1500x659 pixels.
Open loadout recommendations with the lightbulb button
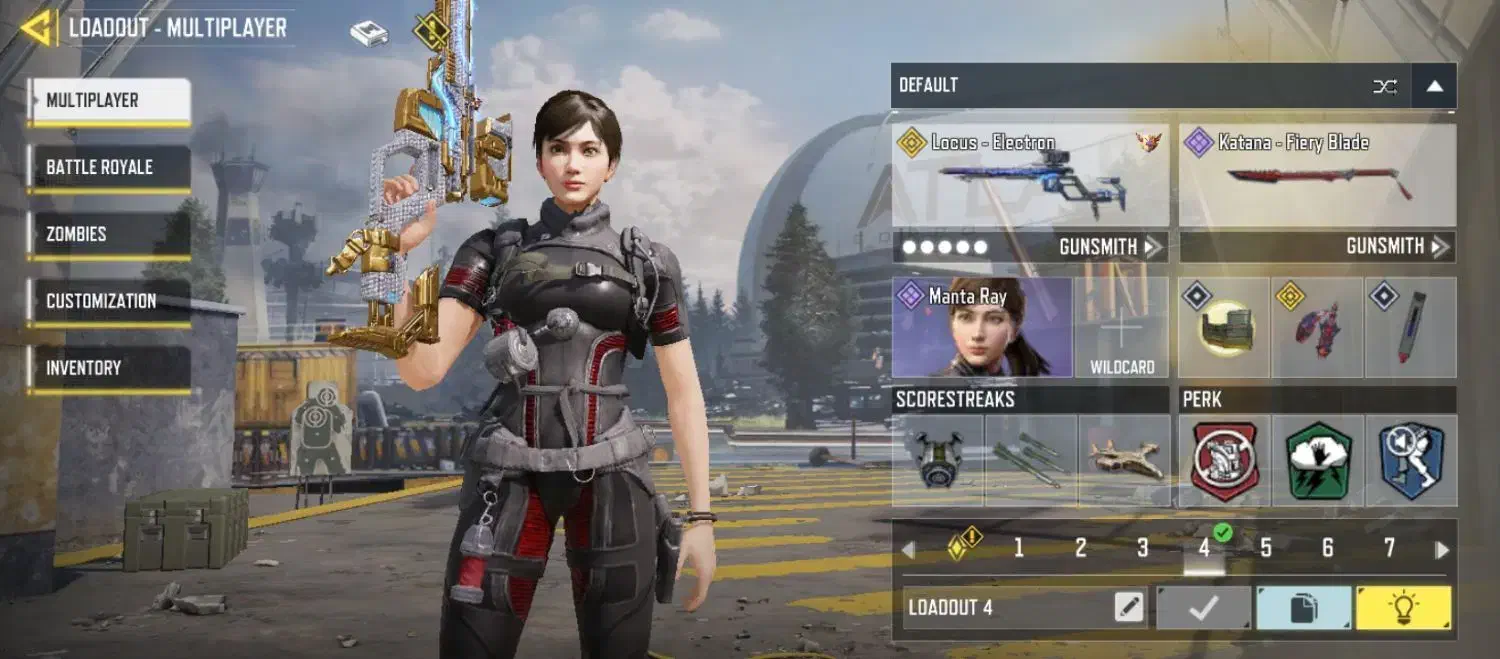pos(1403,607)
